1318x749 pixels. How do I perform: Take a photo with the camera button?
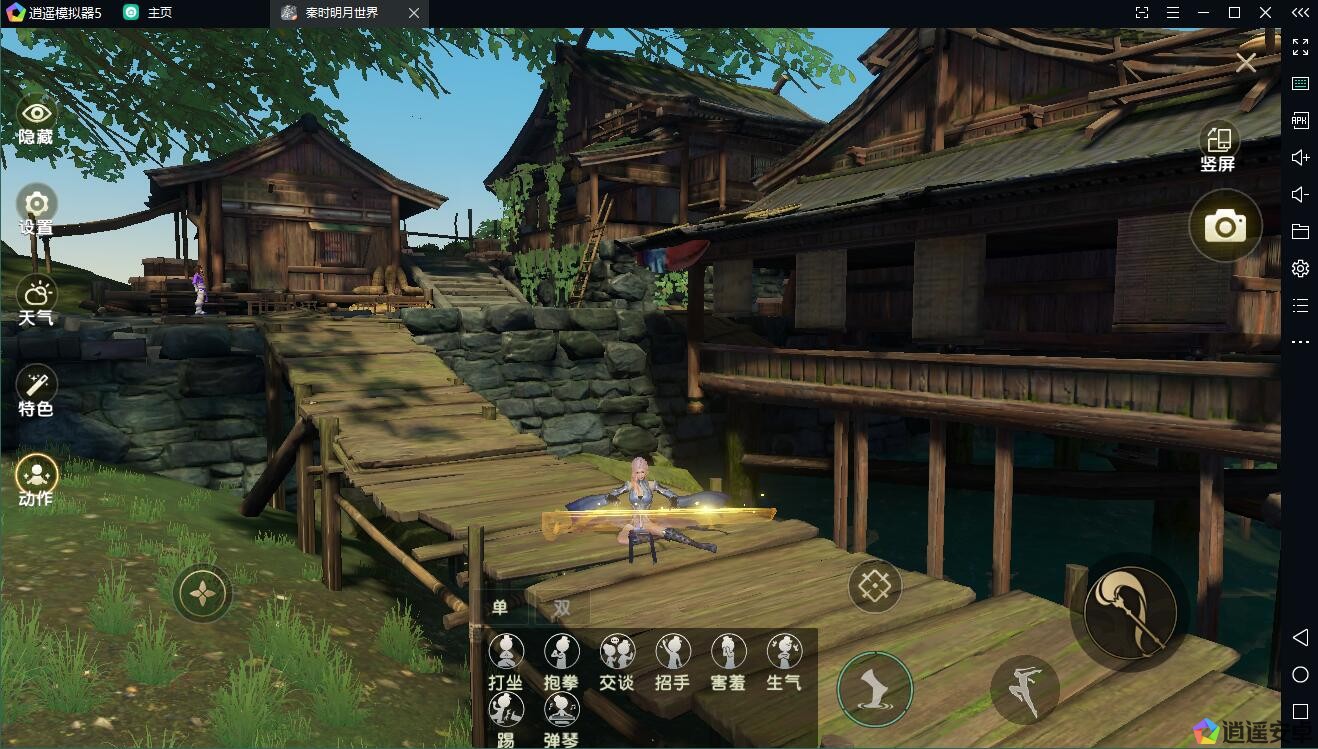(1225, 226)
